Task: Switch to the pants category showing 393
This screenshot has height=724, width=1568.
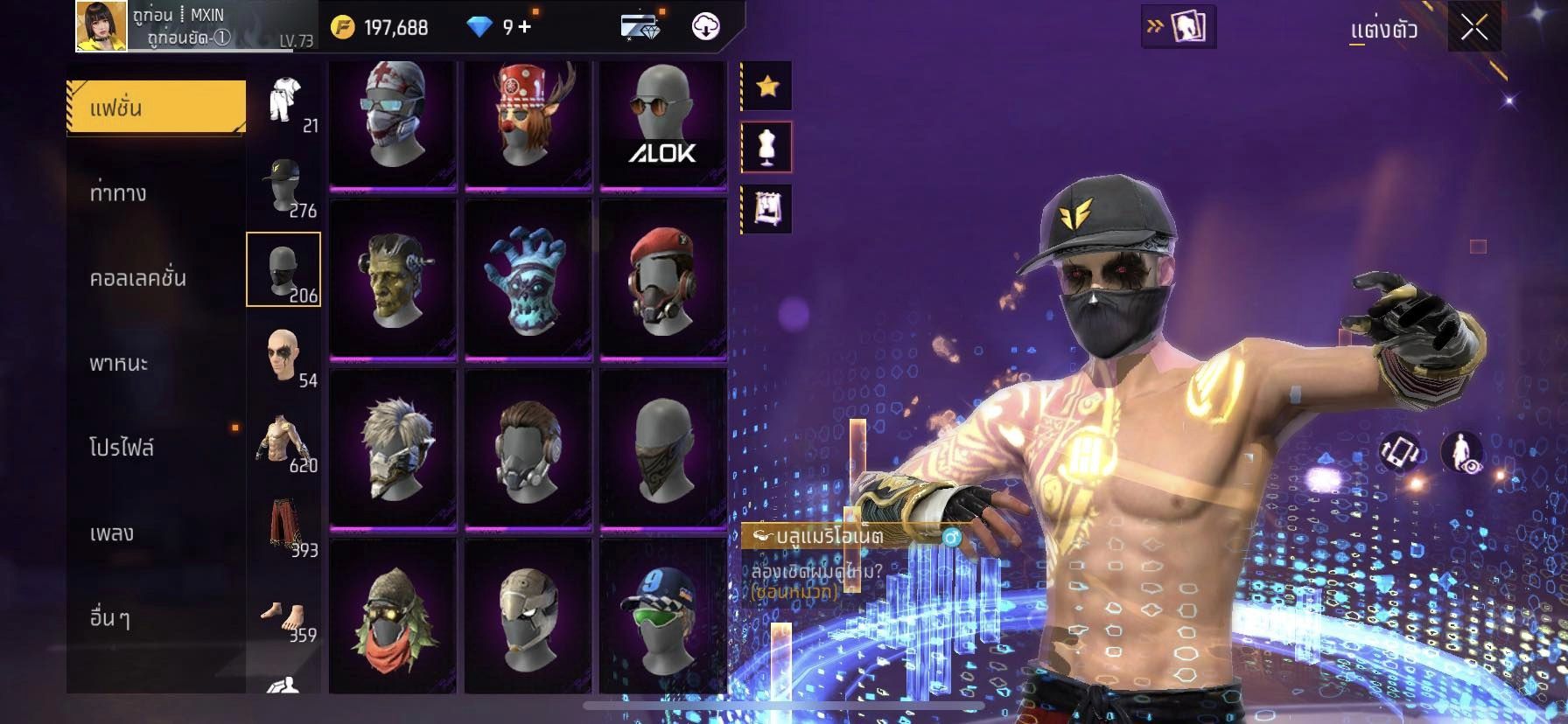Action: click(284, 525)
